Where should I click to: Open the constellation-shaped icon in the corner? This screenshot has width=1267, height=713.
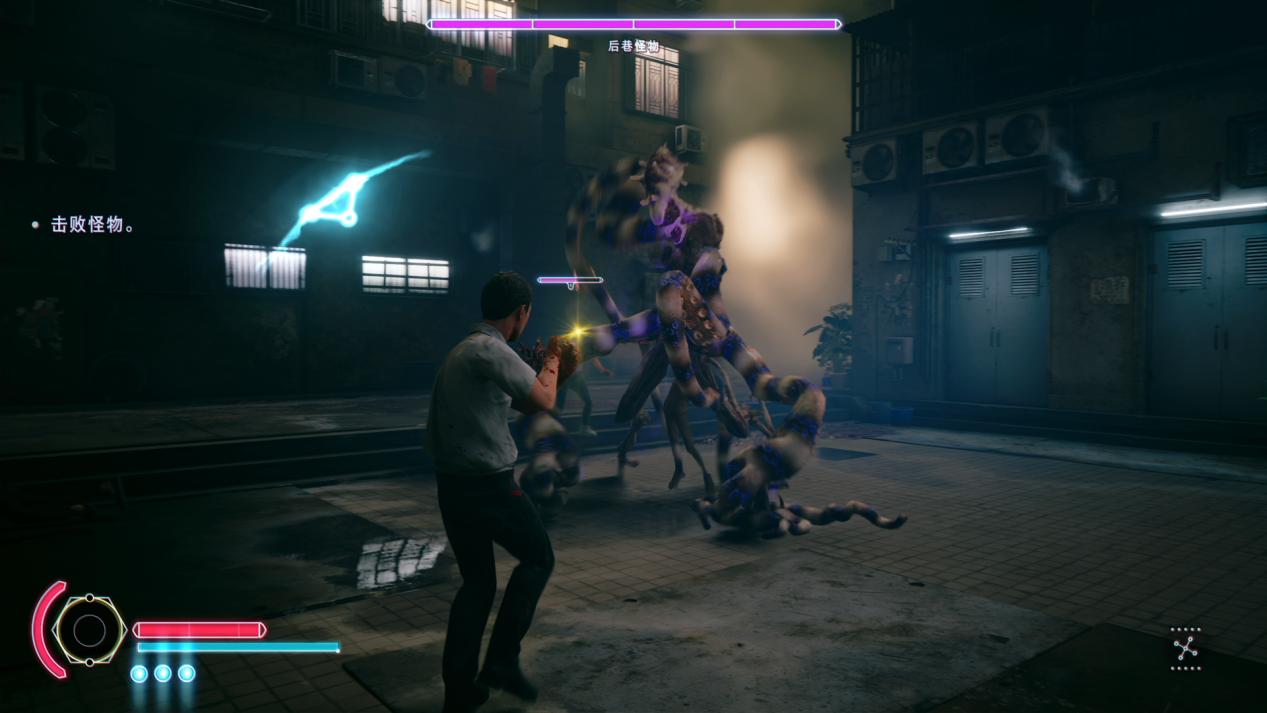coord(1185,649)
